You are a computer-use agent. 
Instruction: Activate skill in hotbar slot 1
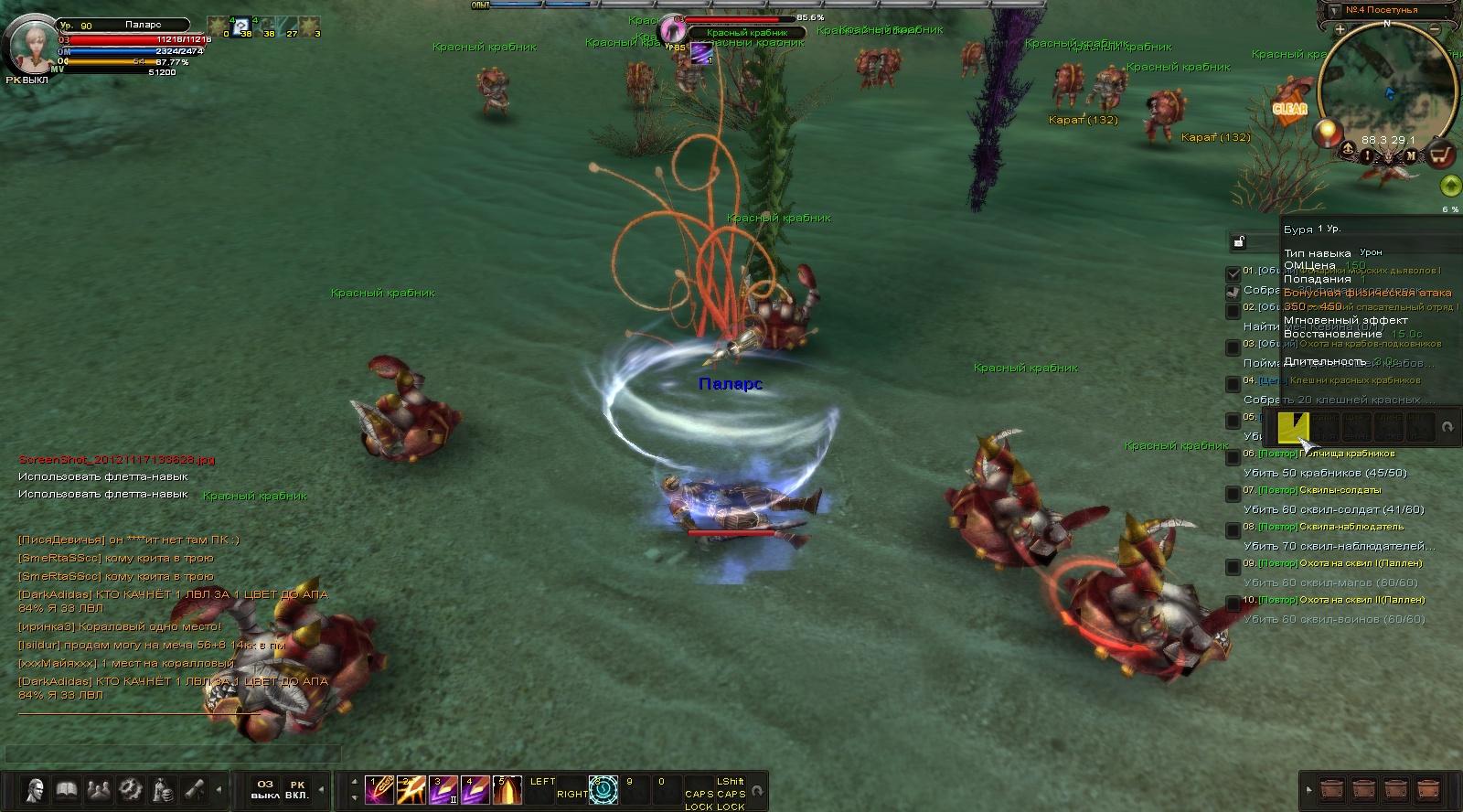click(379, 789)
